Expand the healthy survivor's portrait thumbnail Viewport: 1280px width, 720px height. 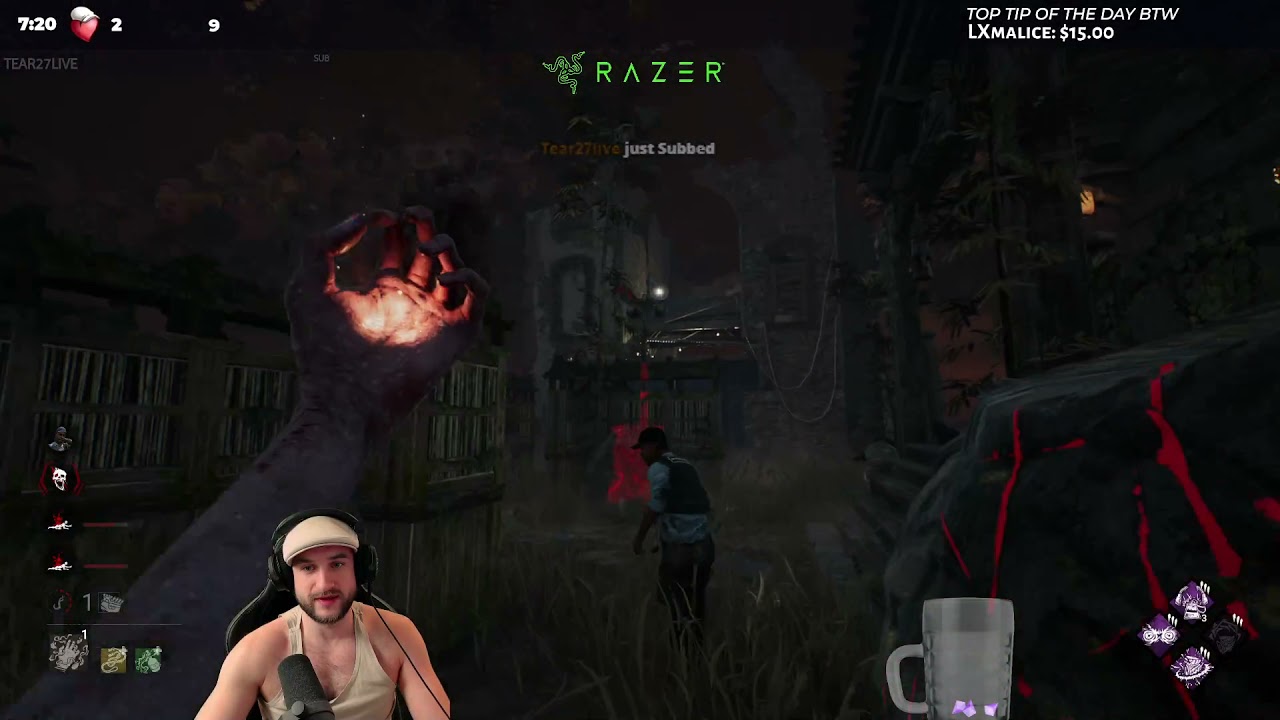[58, 437]
